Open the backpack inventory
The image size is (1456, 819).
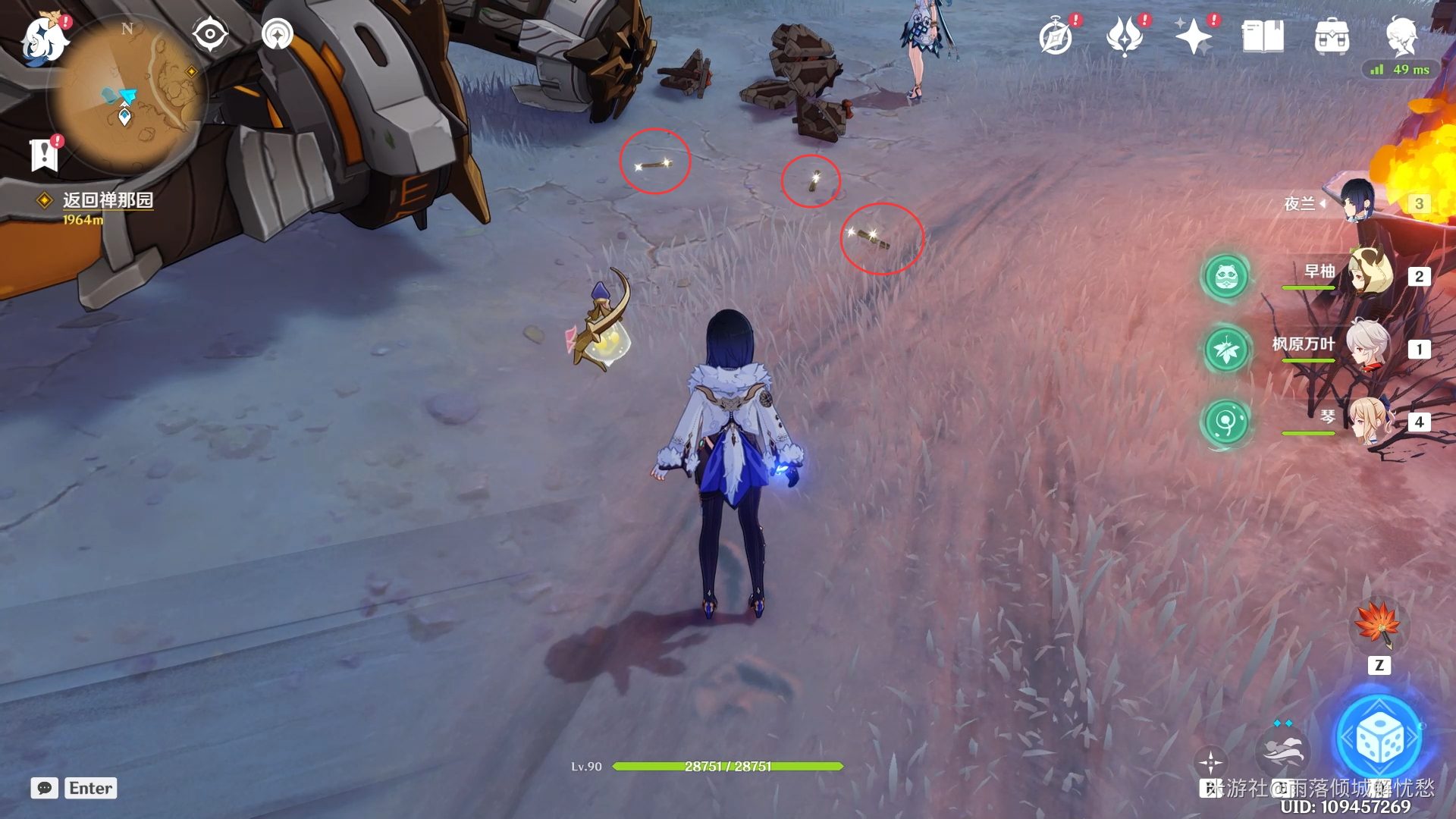[x=1332, y=36]
